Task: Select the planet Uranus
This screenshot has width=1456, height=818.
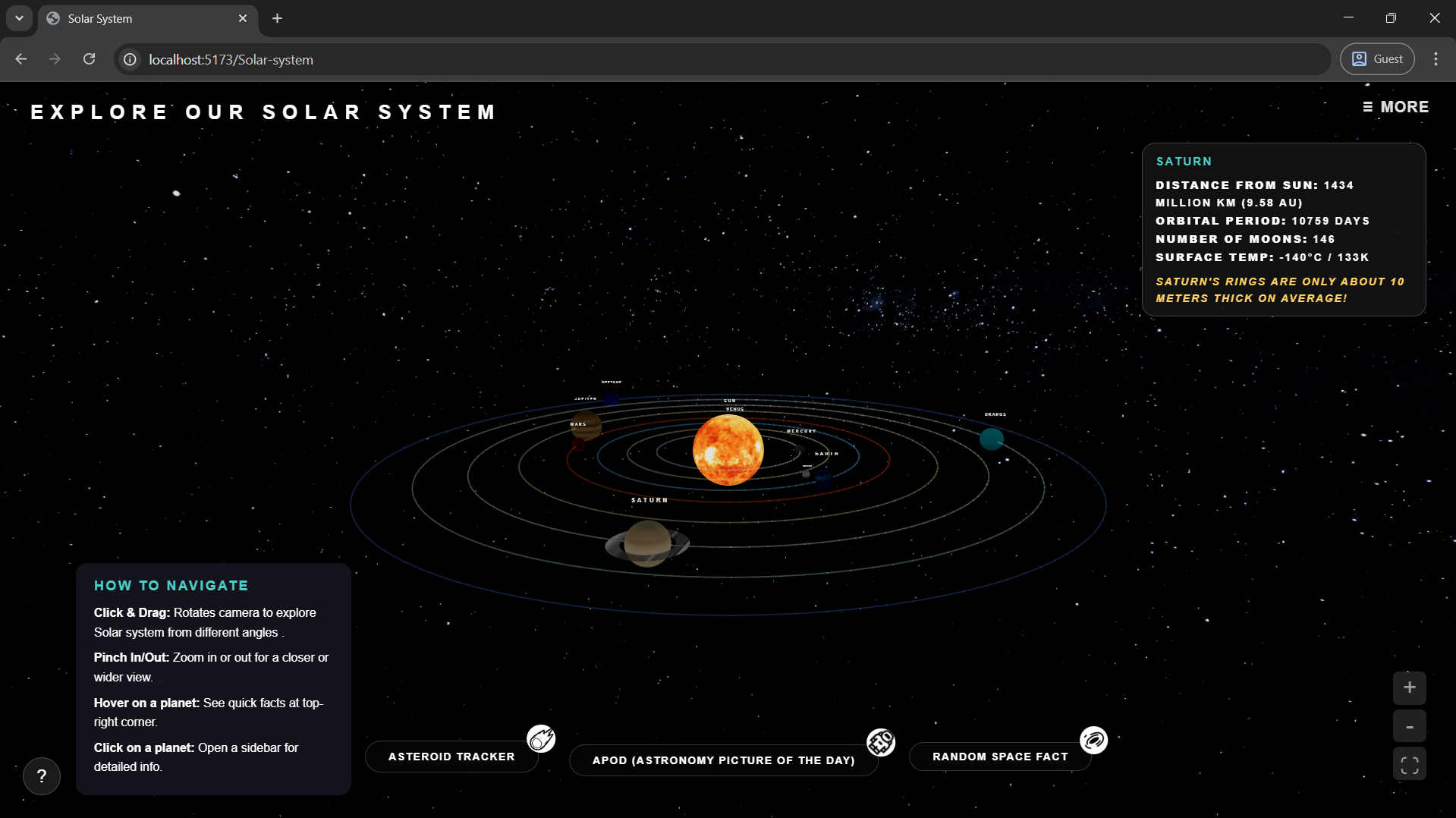Action: coord(991,439)
